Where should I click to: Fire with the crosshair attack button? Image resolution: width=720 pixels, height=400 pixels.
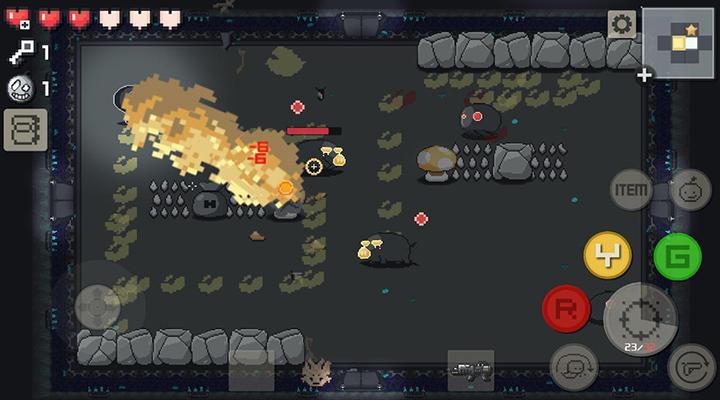(641, 319)
